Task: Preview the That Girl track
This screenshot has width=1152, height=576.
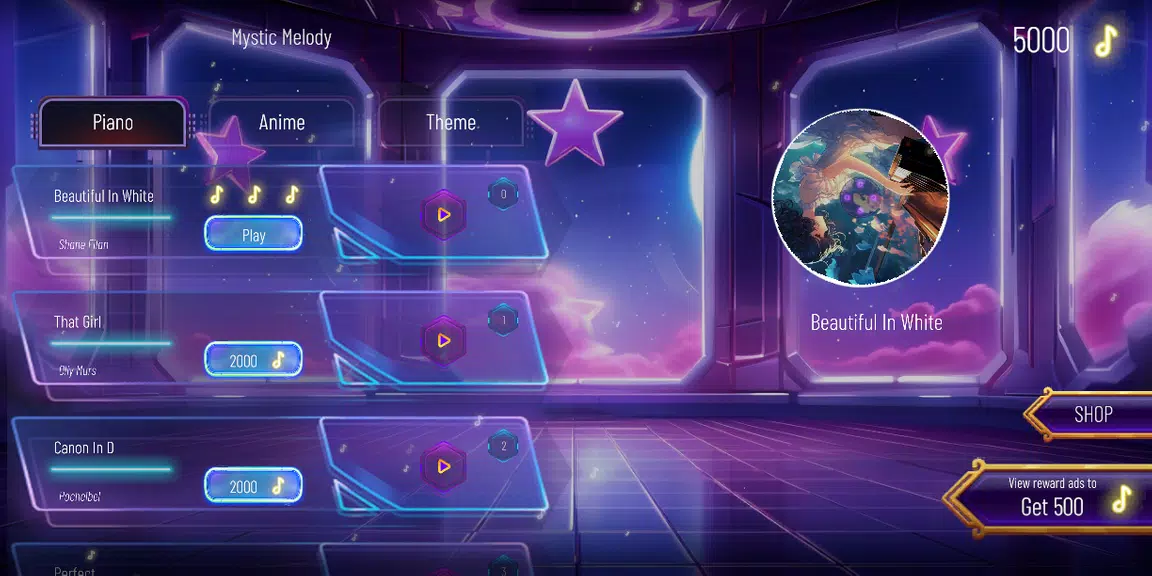Action: pos(443,340)
